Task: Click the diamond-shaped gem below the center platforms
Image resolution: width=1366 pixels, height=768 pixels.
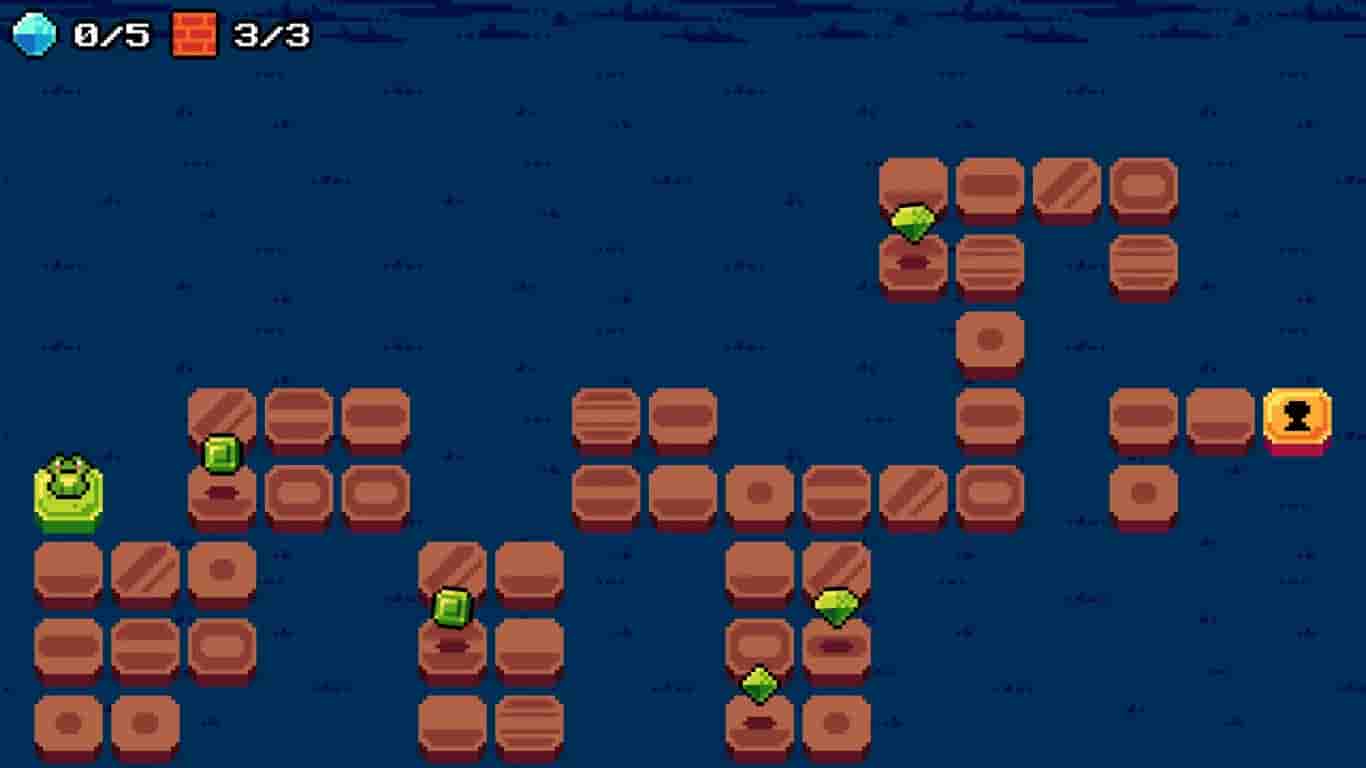Action: 758,682
